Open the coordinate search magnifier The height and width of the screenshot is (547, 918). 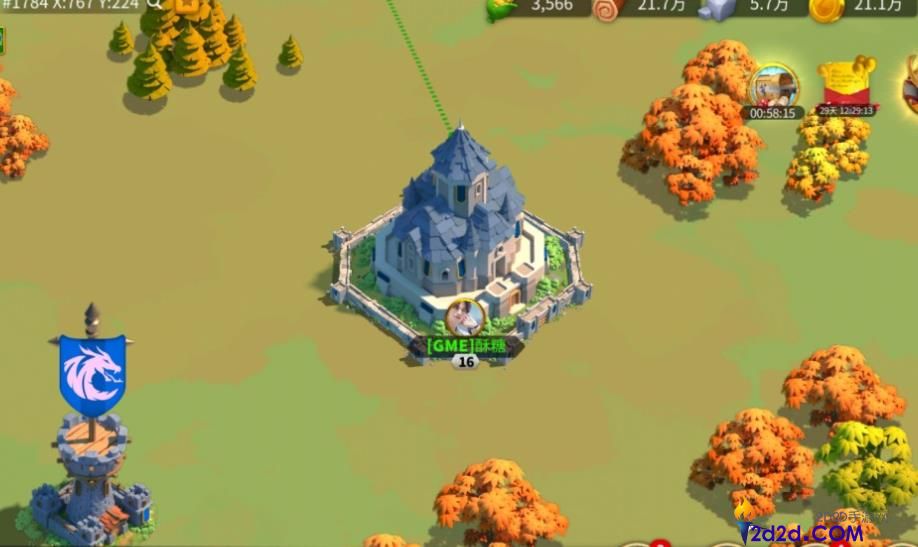click(x=153, y=4)
